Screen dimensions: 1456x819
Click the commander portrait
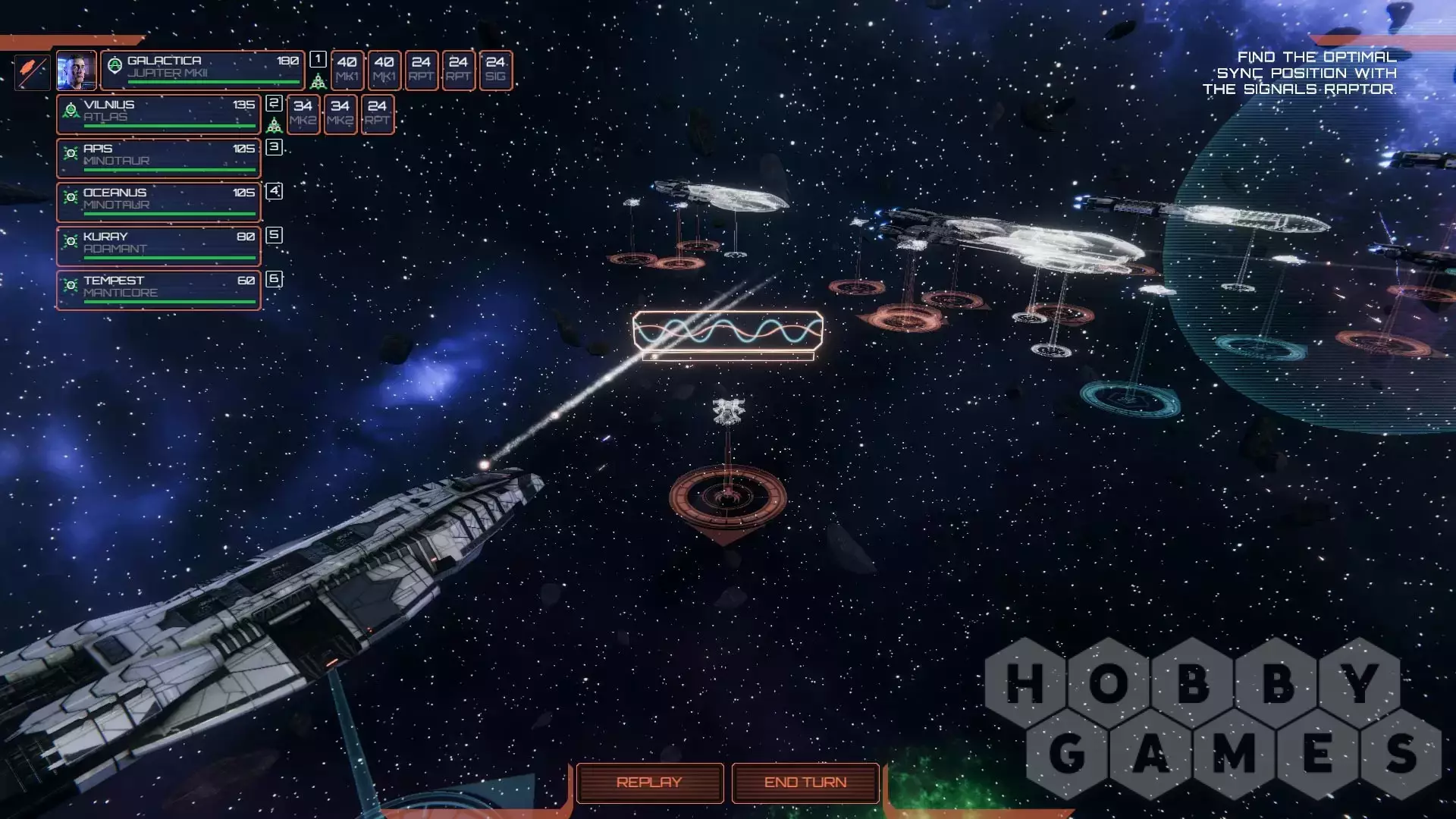point(76,71)
